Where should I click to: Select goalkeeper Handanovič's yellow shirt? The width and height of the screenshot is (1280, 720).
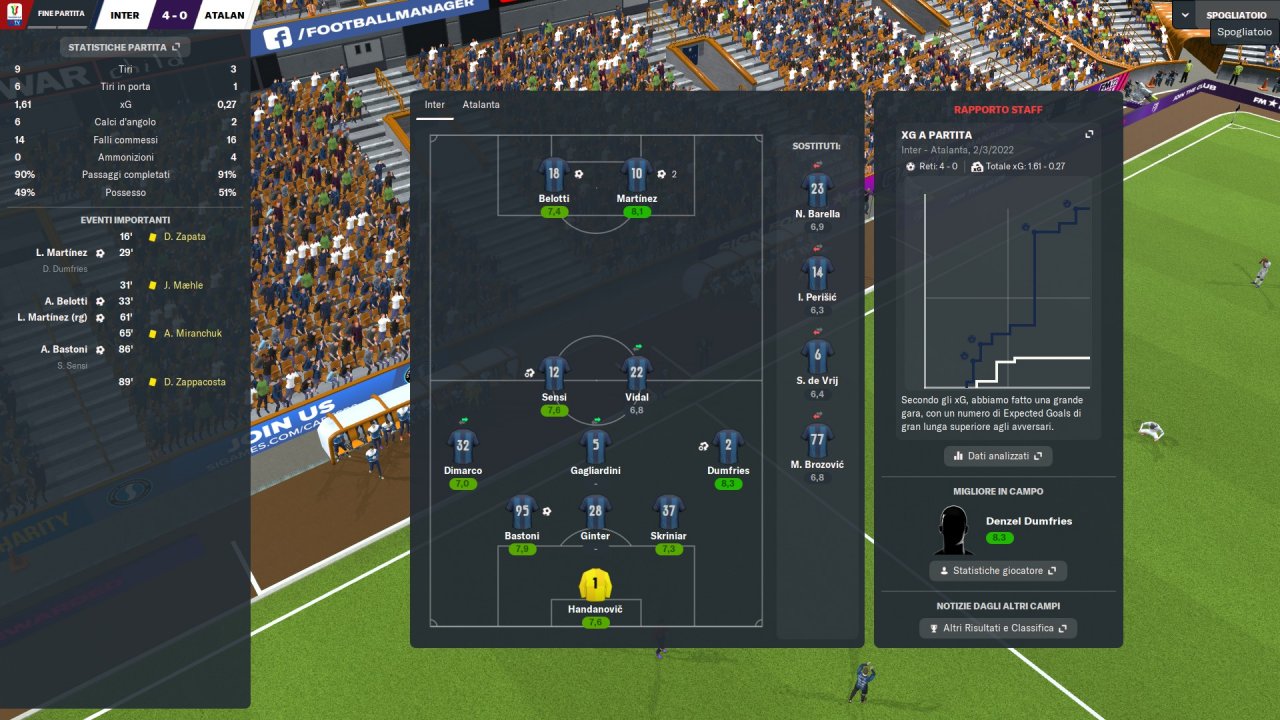tap(595, 585)
